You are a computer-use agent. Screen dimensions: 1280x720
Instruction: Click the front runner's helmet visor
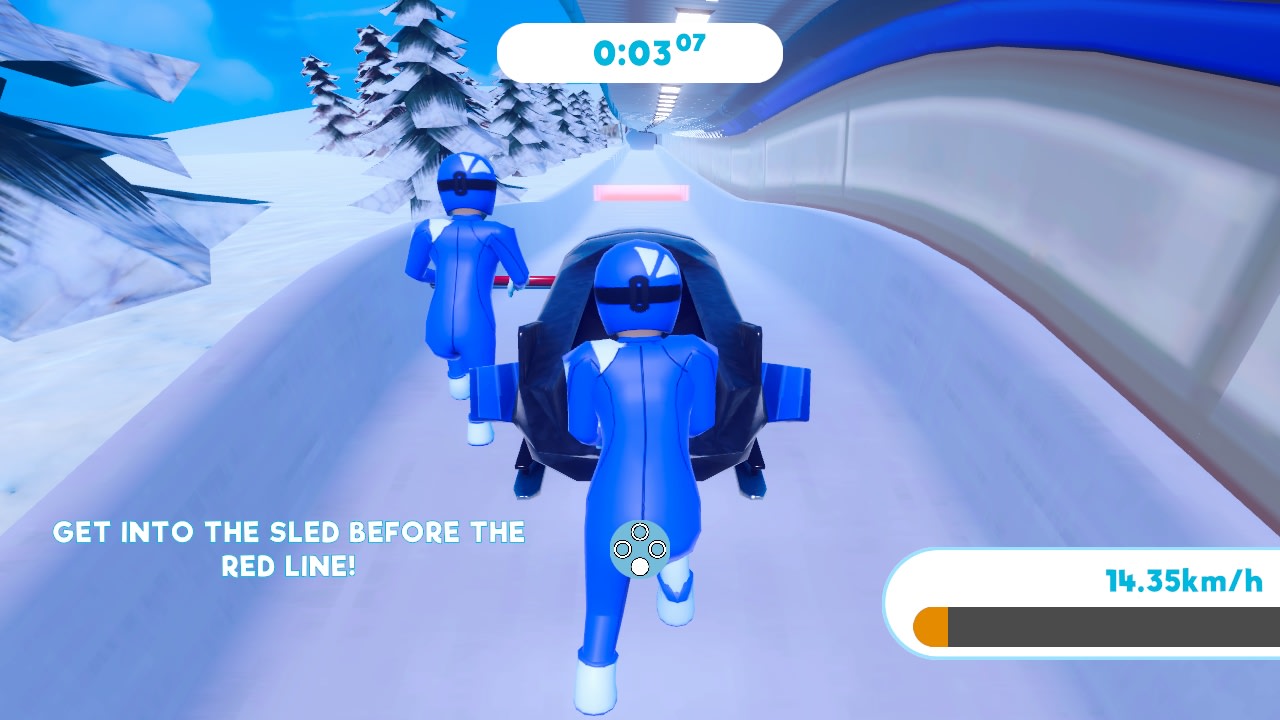pos(465,183)
